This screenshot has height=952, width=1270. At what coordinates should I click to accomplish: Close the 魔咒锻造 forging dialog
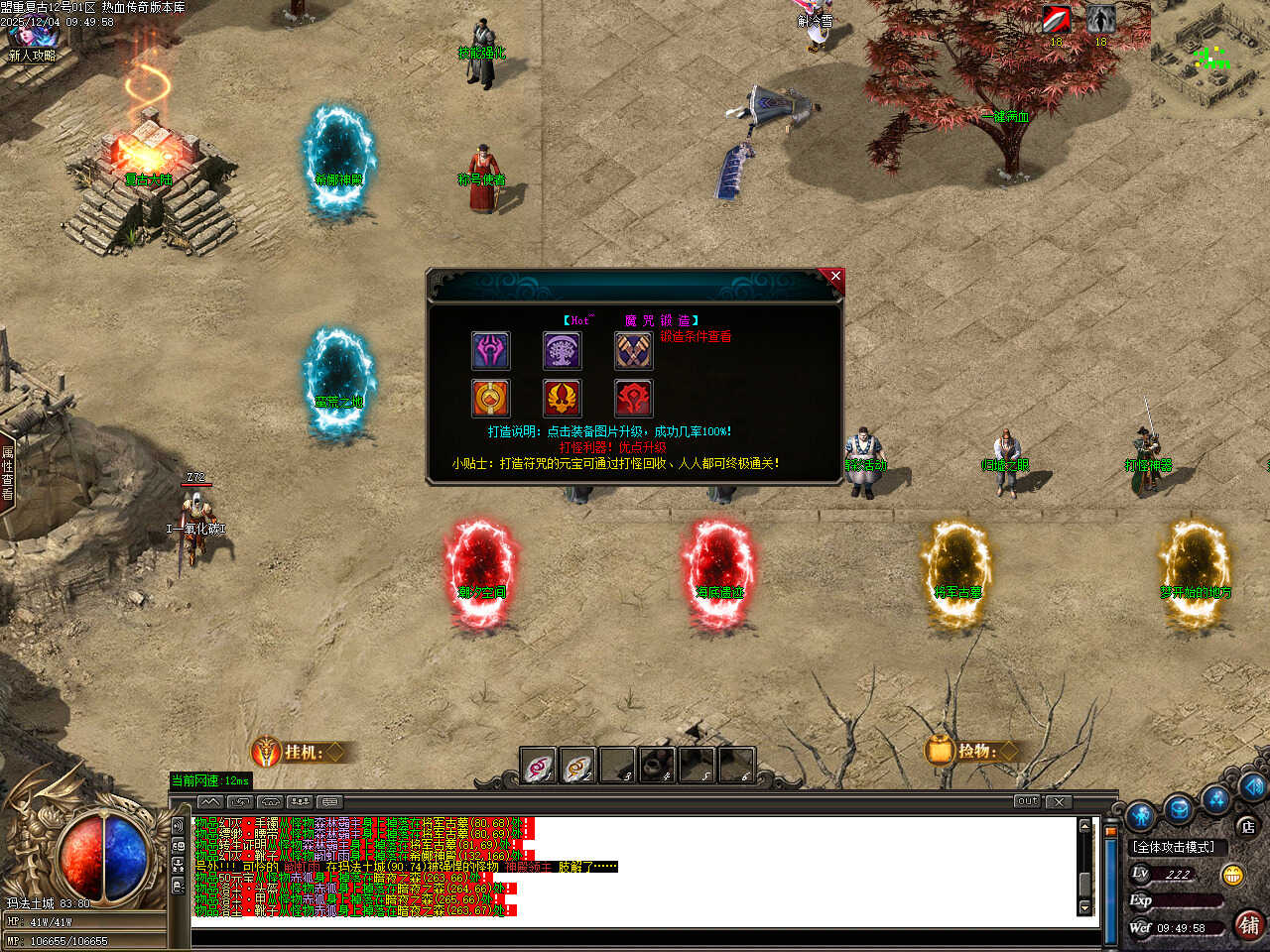click(835, 277)
